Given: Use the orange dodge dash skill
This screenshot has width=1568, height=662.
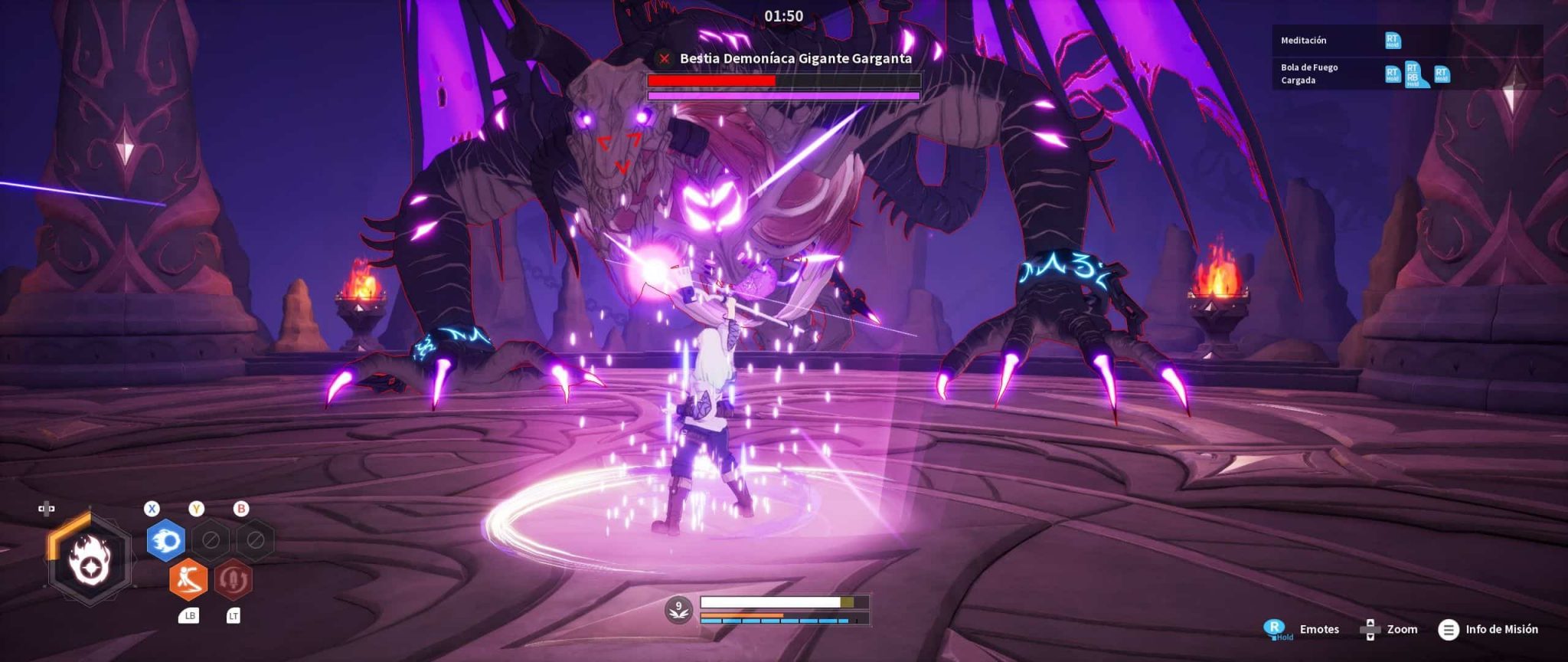Looking at the screenshot, I should (188, 578).
